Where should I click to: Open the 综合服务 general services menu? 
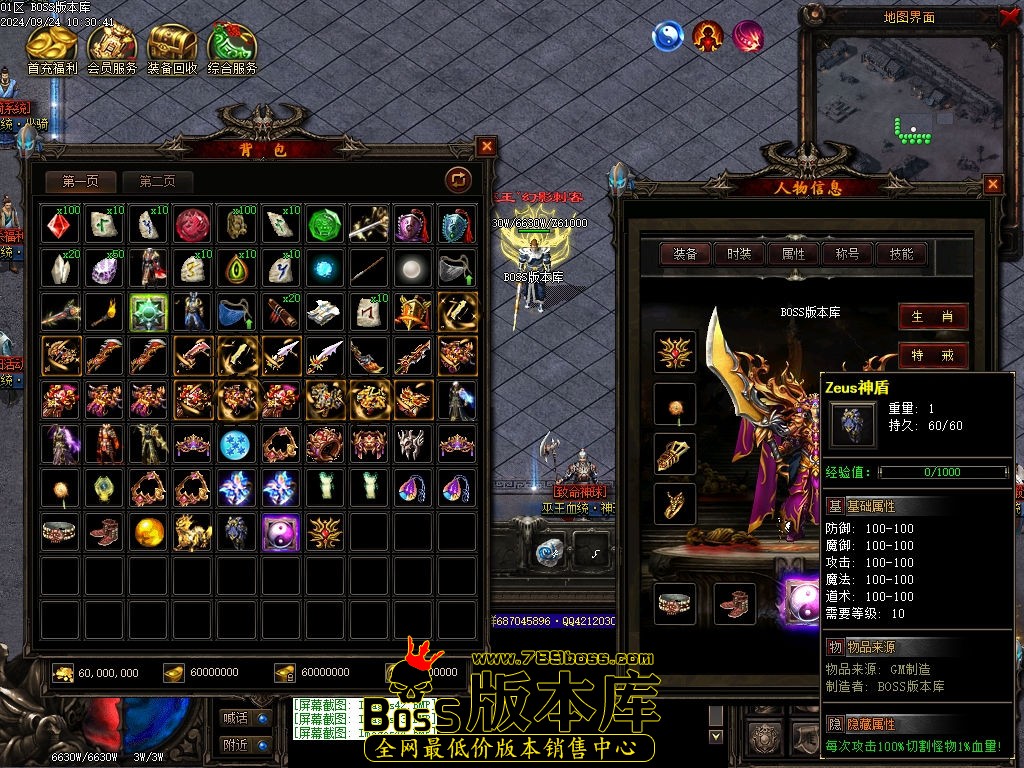tap(232, 46)
